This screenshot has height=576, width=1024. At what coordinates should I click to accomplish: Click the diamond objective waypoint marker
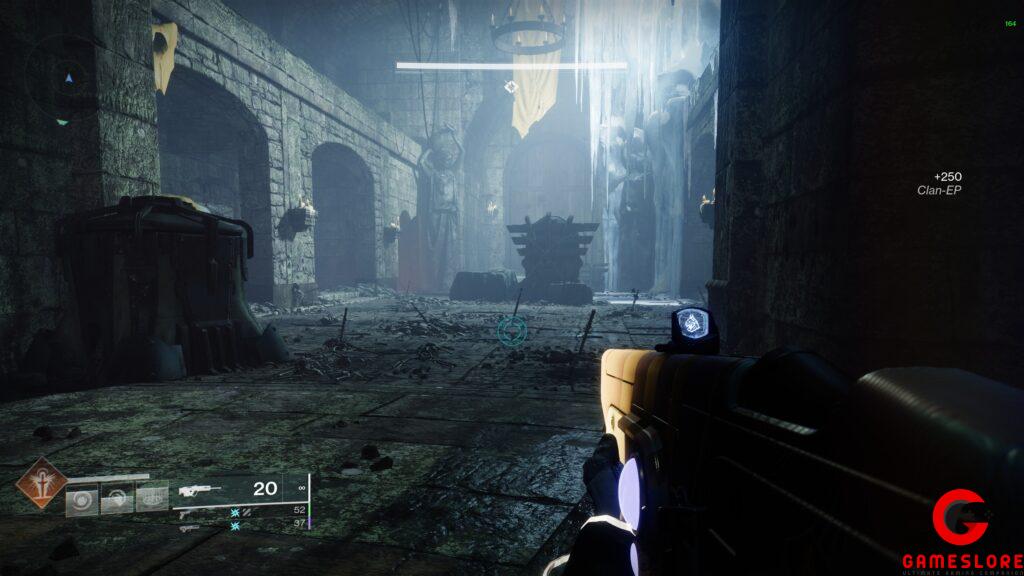pos(511,88)
